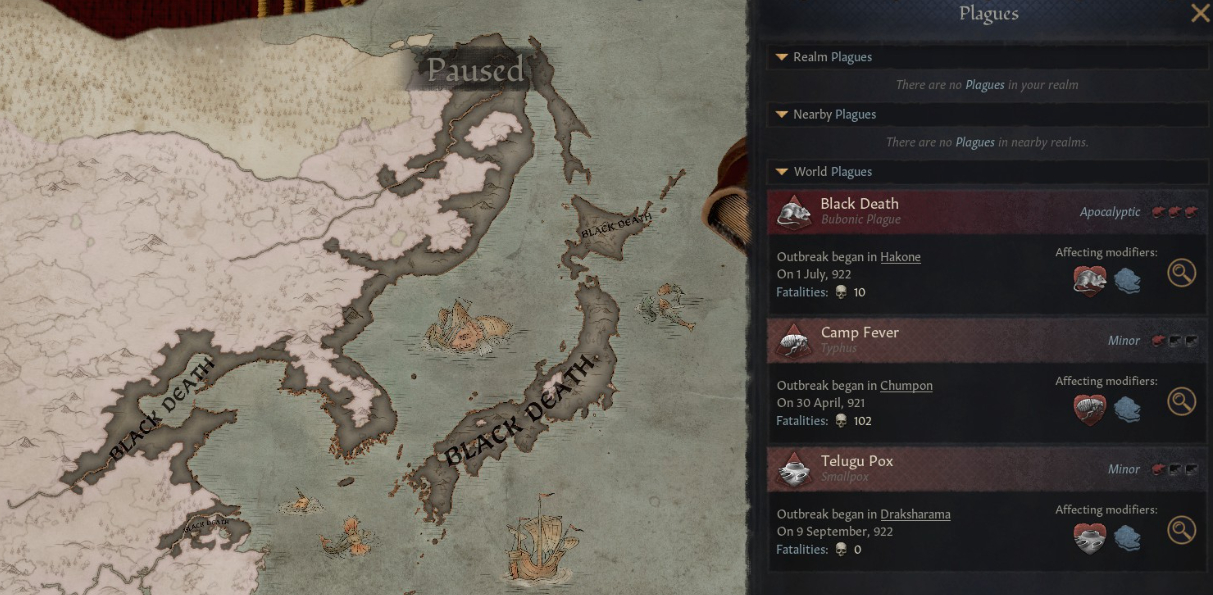The height and width of the screenshot is (595, 1213).
Task: Open the Chumpon province link
Action: pyautogui.click(x=906, y=386)
